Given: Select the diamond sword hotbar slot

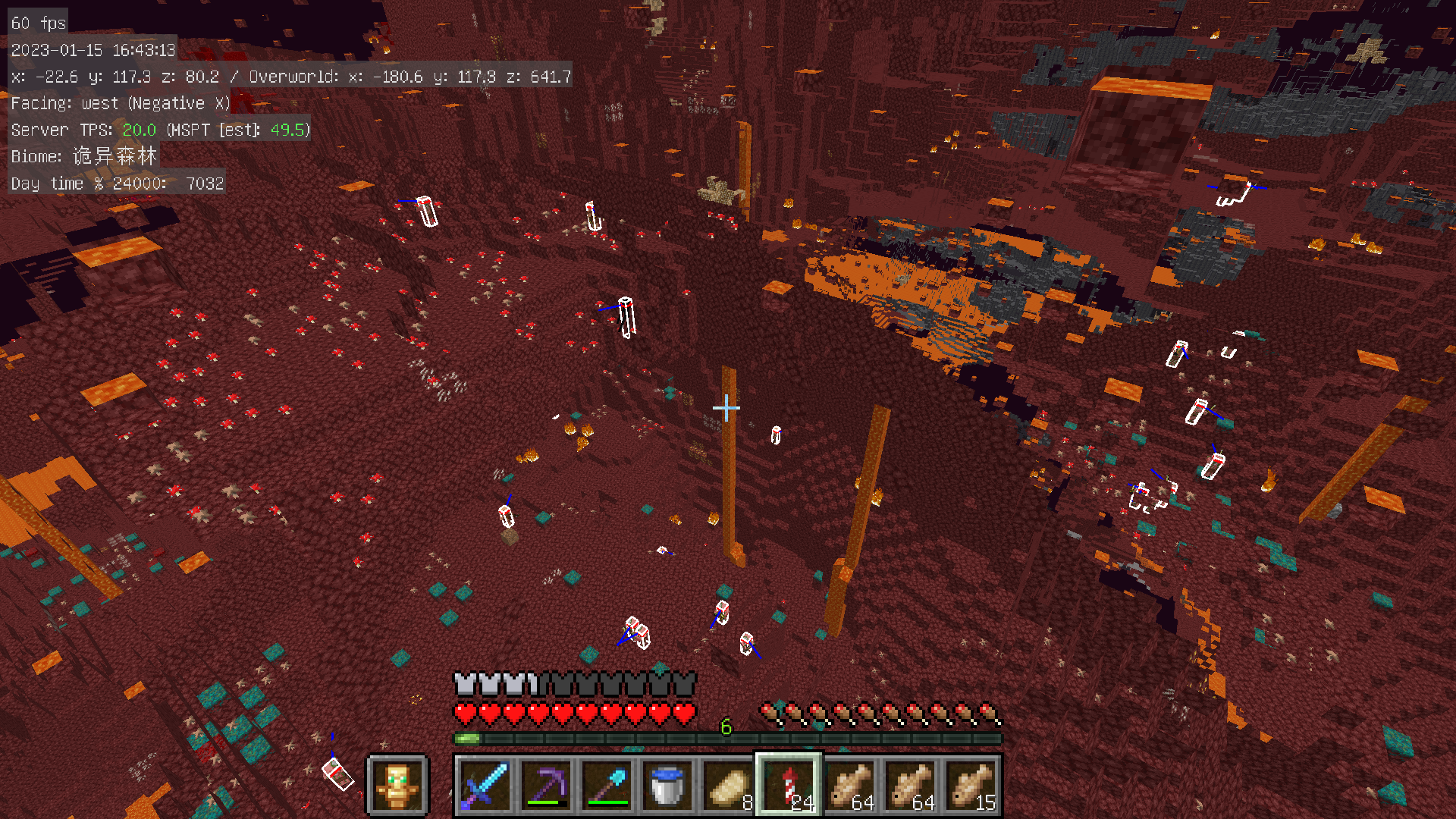Looking at the screenshot, I should [x=485, y=786].
